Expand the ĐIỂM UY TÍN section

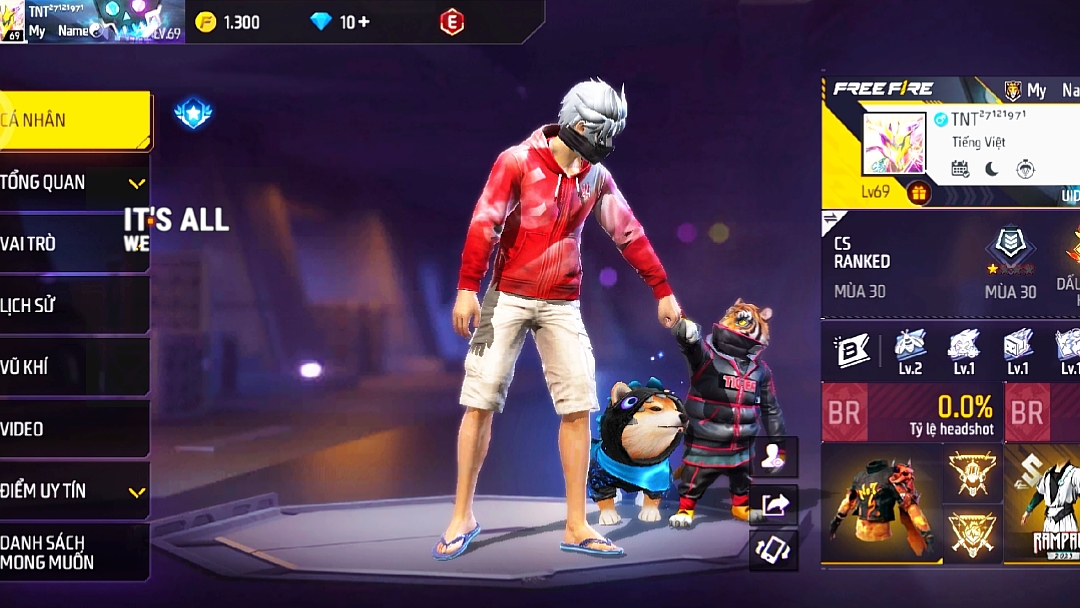[74, 491]
